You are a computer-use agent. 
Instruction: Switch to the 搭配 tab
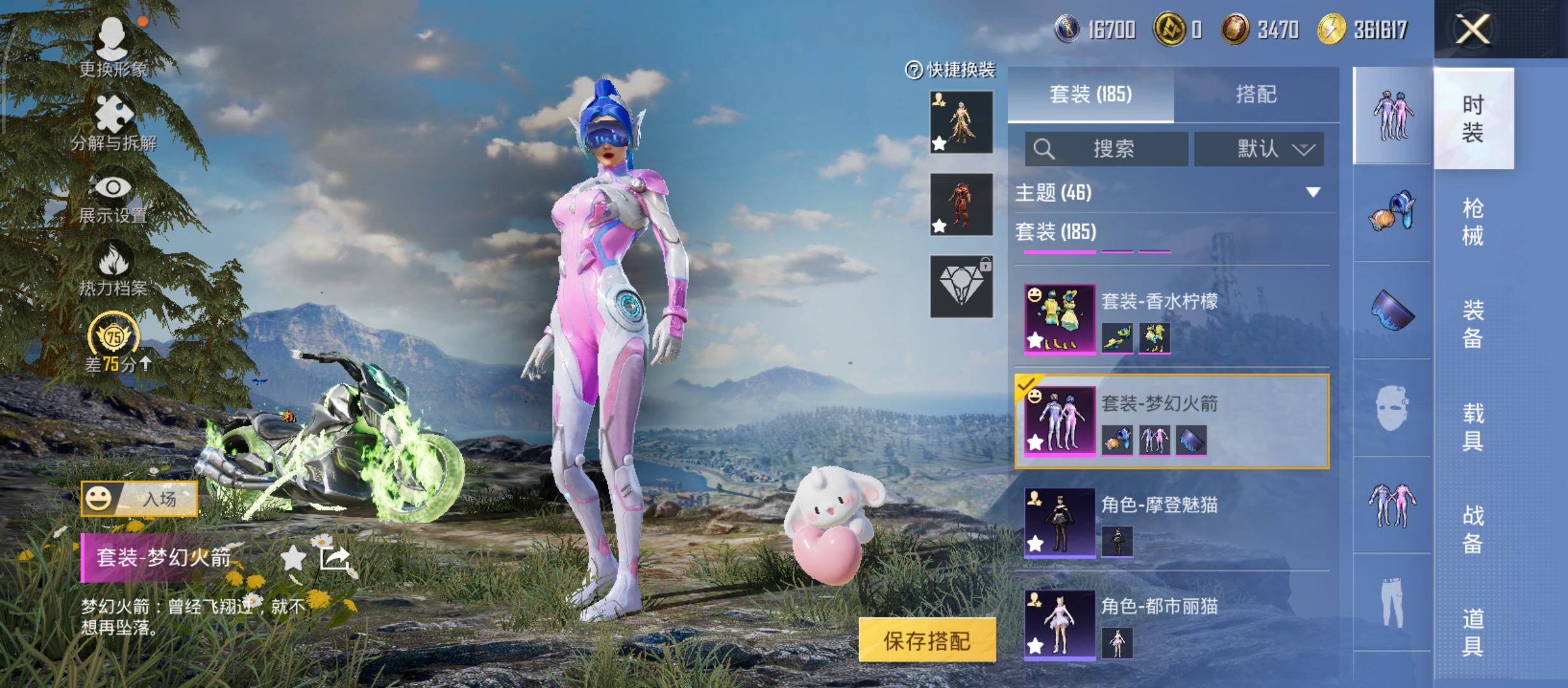tap(1256, 94)
